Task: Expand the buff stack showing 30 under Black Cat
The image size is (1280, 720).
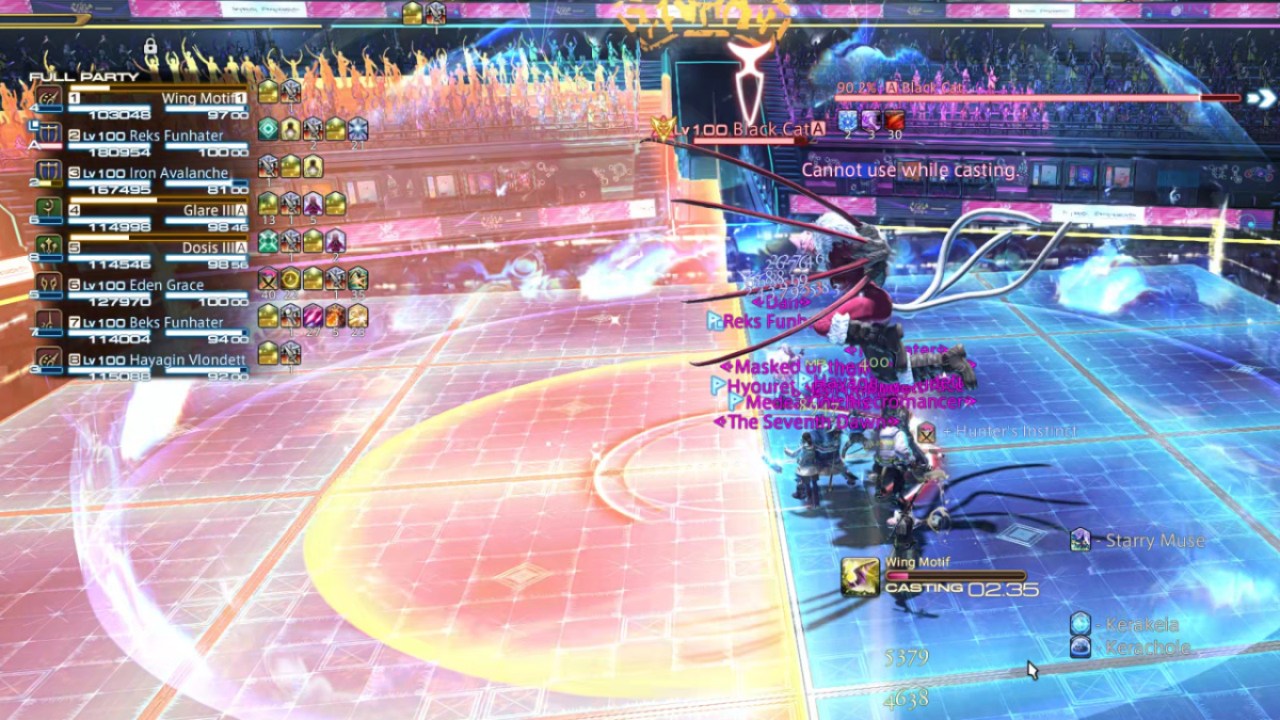Action: click(x=895, y=121)
